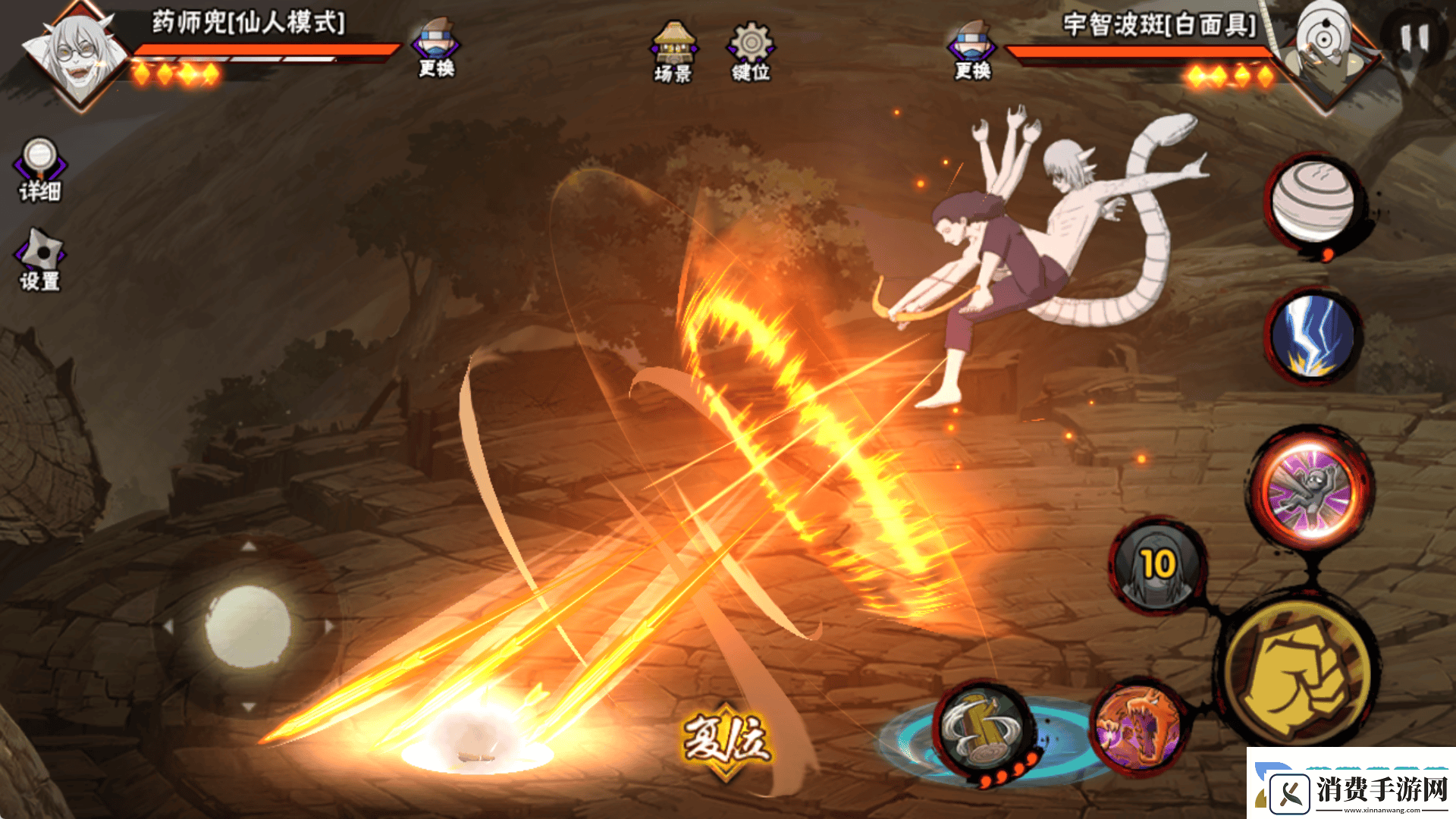Click the virtual joystick knob
The image size is (1456, 819).
[248, 626]
